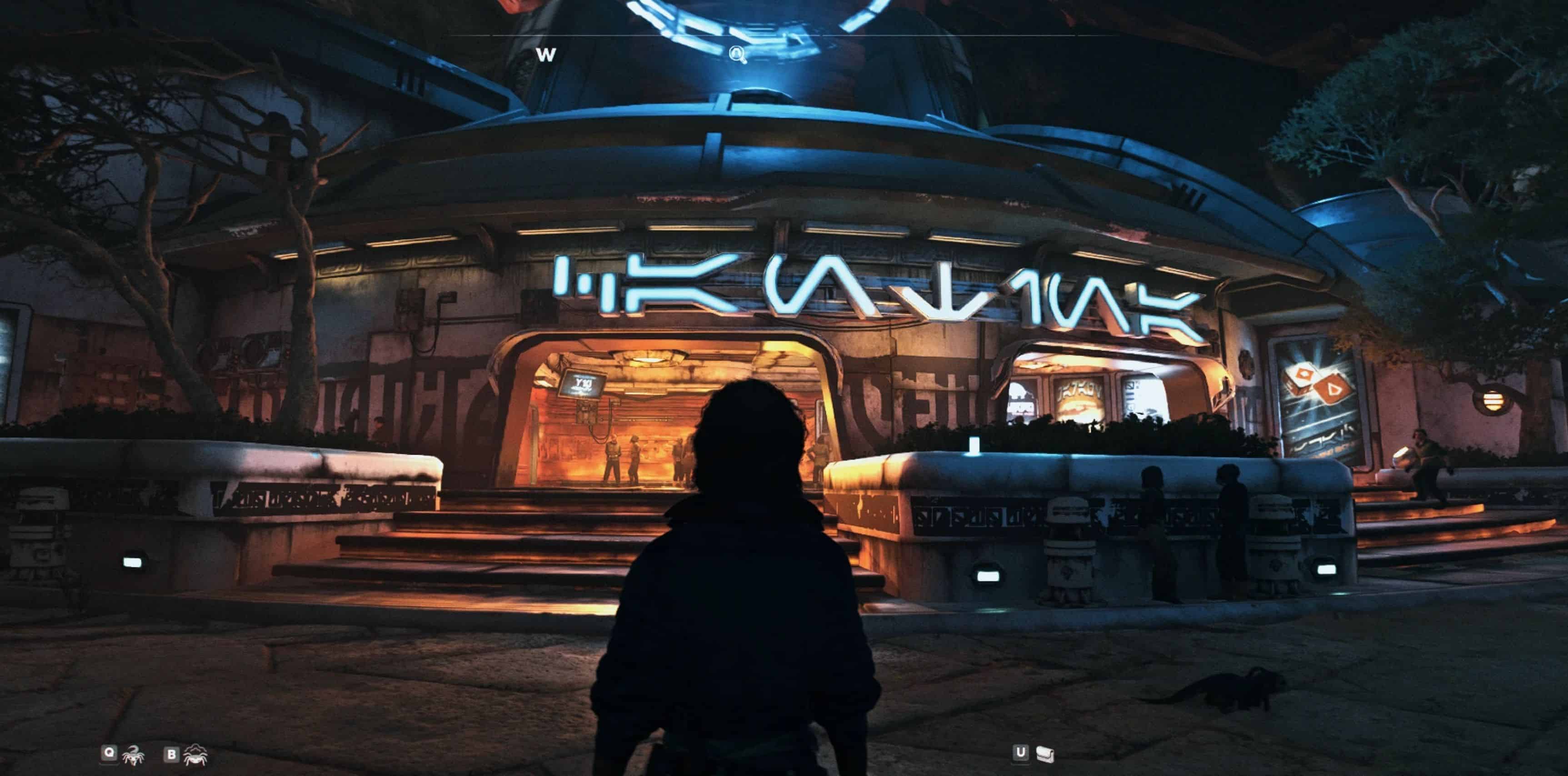Open the satchel pouch icon
Image resolution: width=1568 pixels, height=776 pixels.
pyautogui.click(x=1044, y=754)
